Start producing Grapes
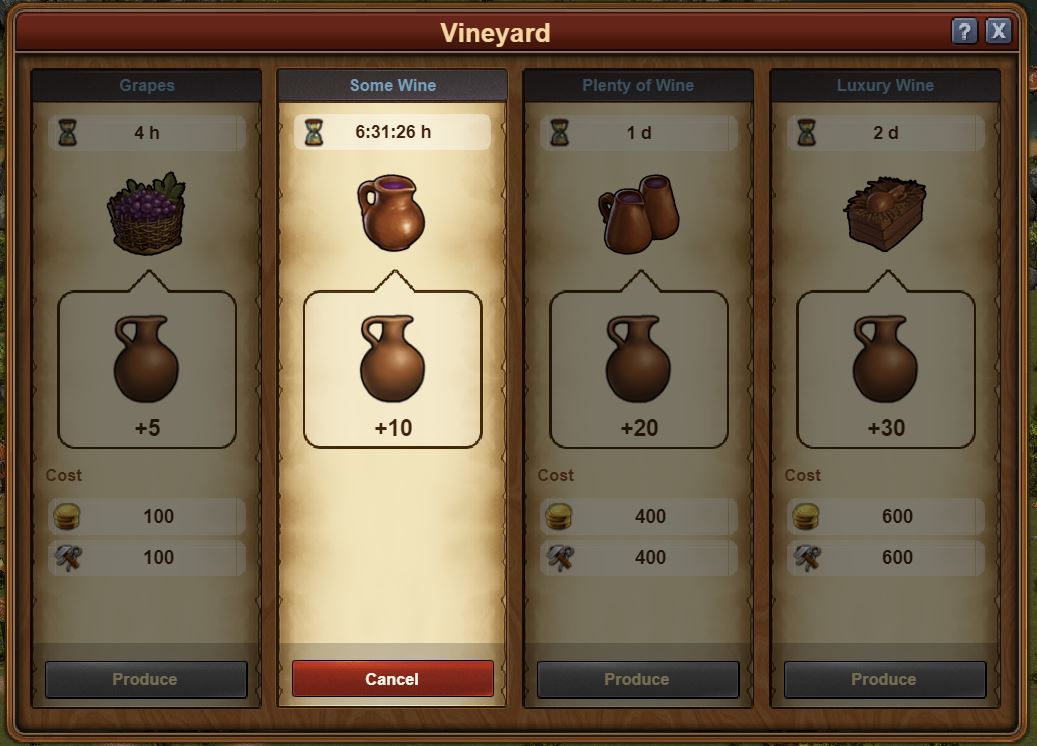The height and width of the screenshot is (746, 1037). point(145,679)
